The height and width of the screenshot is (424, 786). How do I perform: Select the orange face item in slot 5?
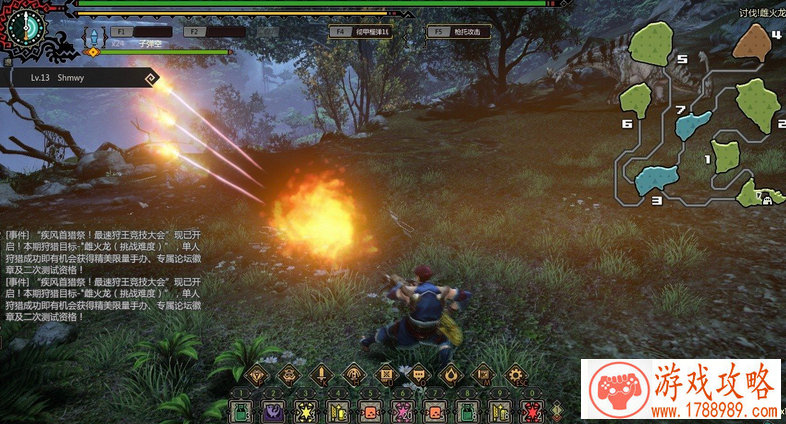click(x=369, y=411)
